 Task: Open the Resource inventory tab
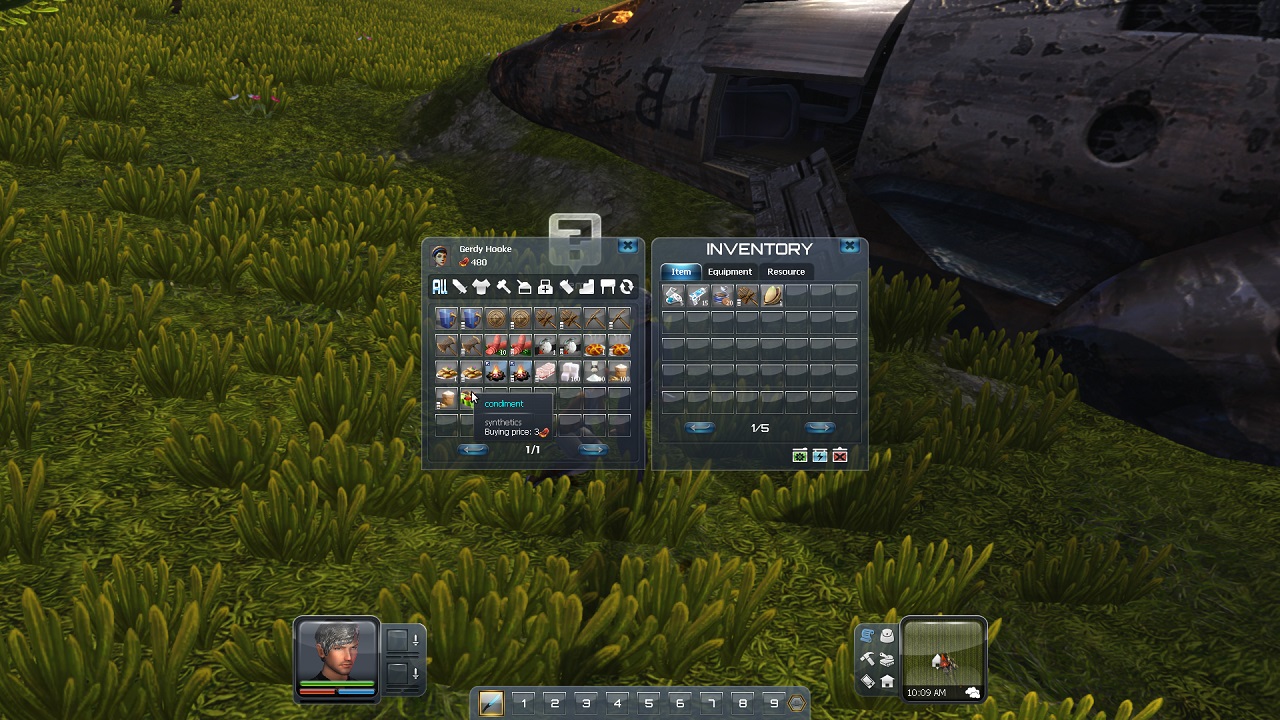coord(785,272)
